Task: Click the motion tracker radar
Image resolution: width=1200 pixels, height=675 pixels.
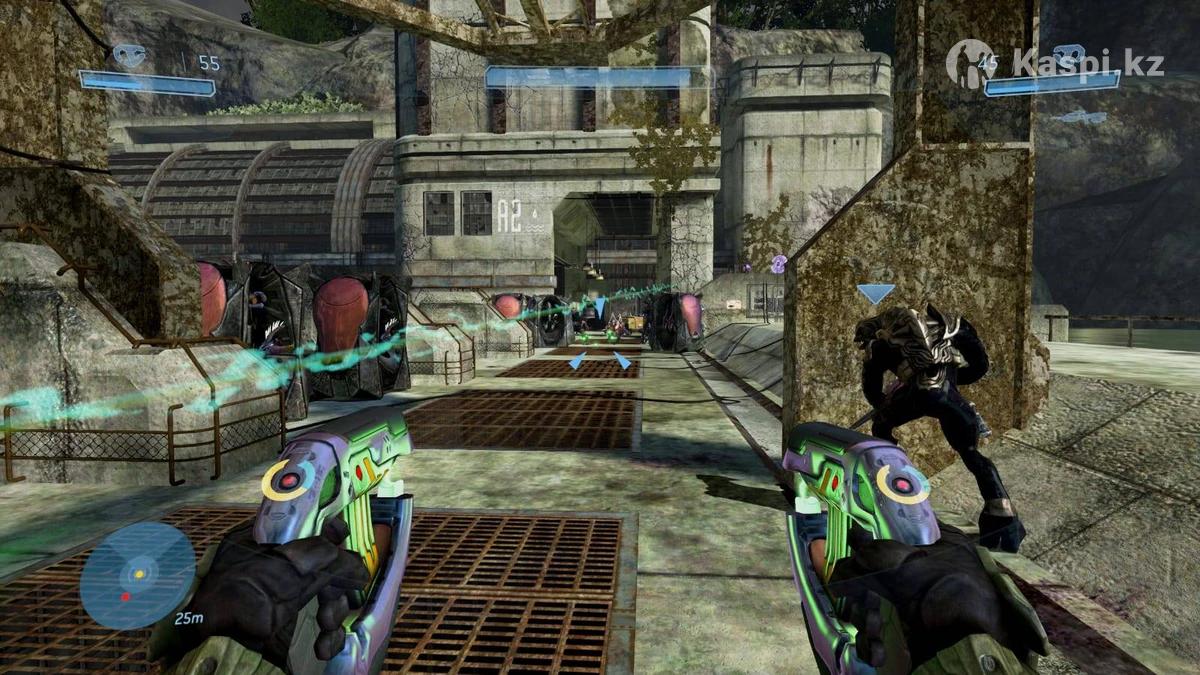Action: [x=137, y=575]
